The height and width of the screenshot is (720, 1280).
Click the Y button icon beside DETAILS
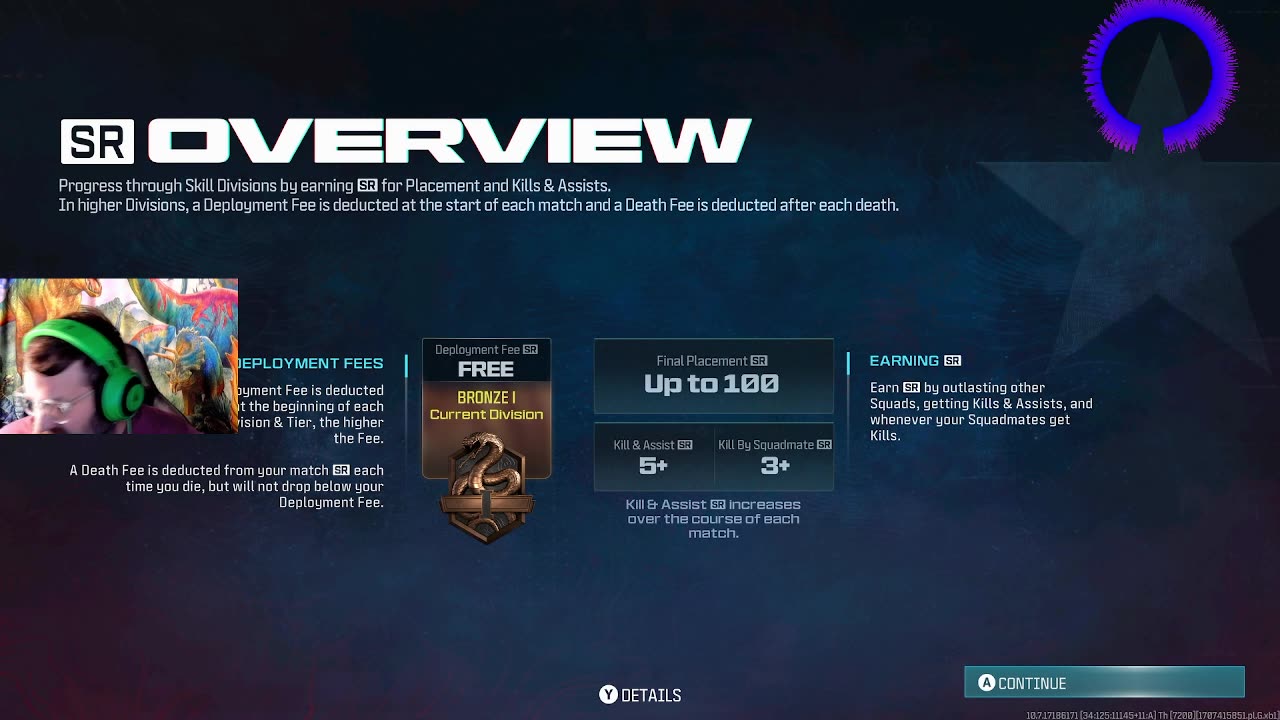(608, 694)
